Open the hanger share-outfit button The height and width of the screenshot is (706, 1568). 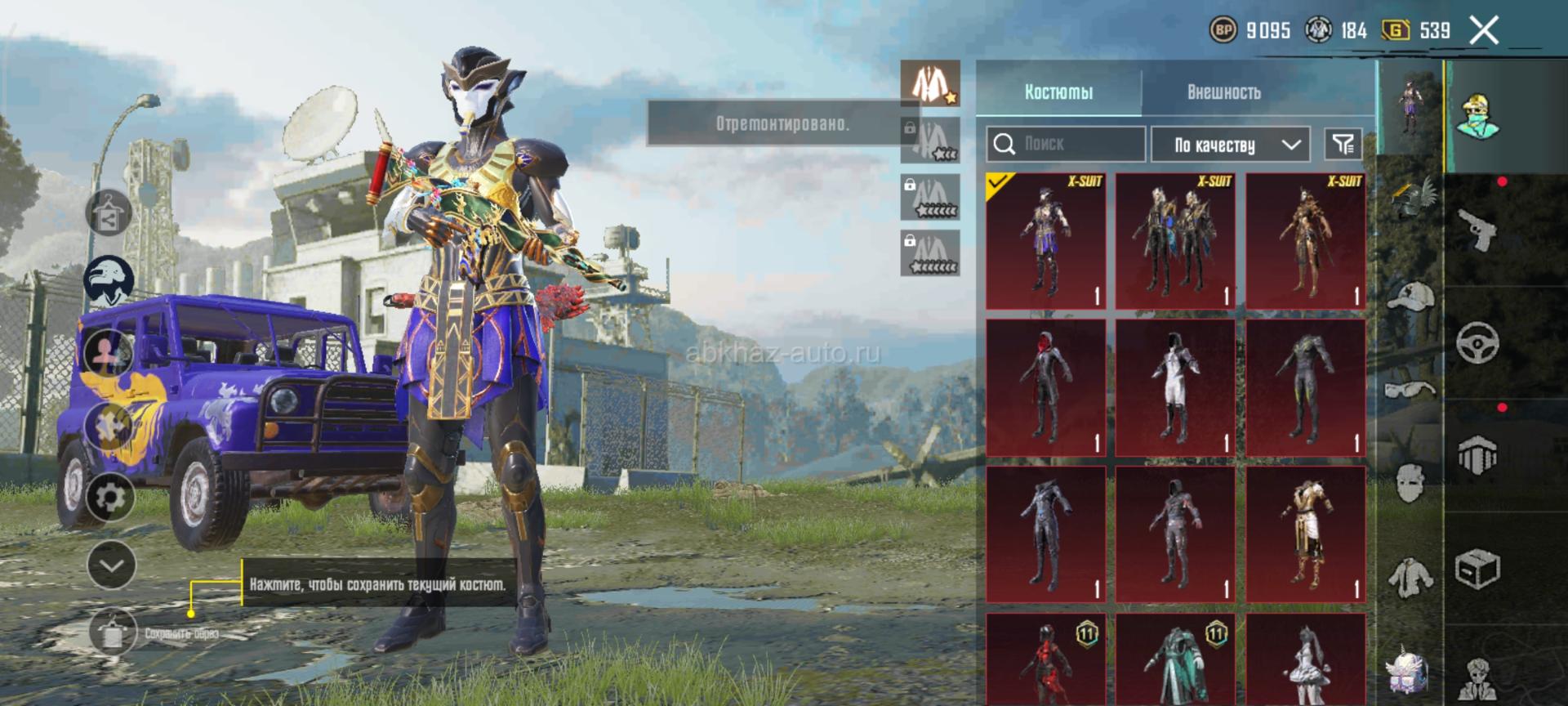tap(109, 214)
